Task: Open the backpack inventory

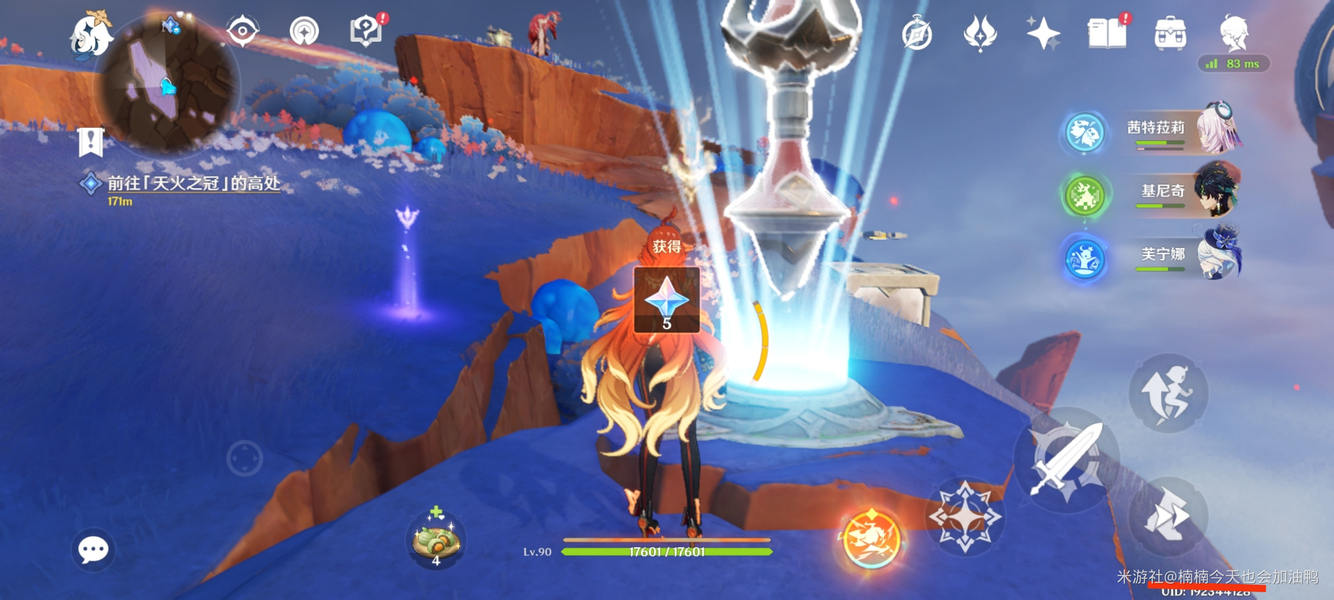Action: click(x=1170, y=33)
